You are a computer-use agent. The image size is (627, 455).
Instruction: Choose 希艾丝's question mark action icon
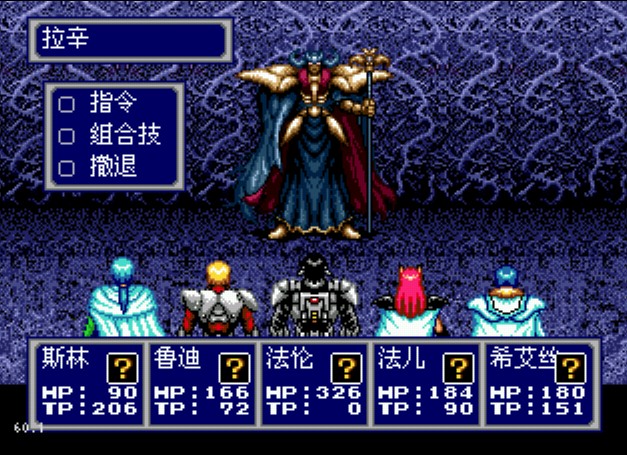coord(569,367)
